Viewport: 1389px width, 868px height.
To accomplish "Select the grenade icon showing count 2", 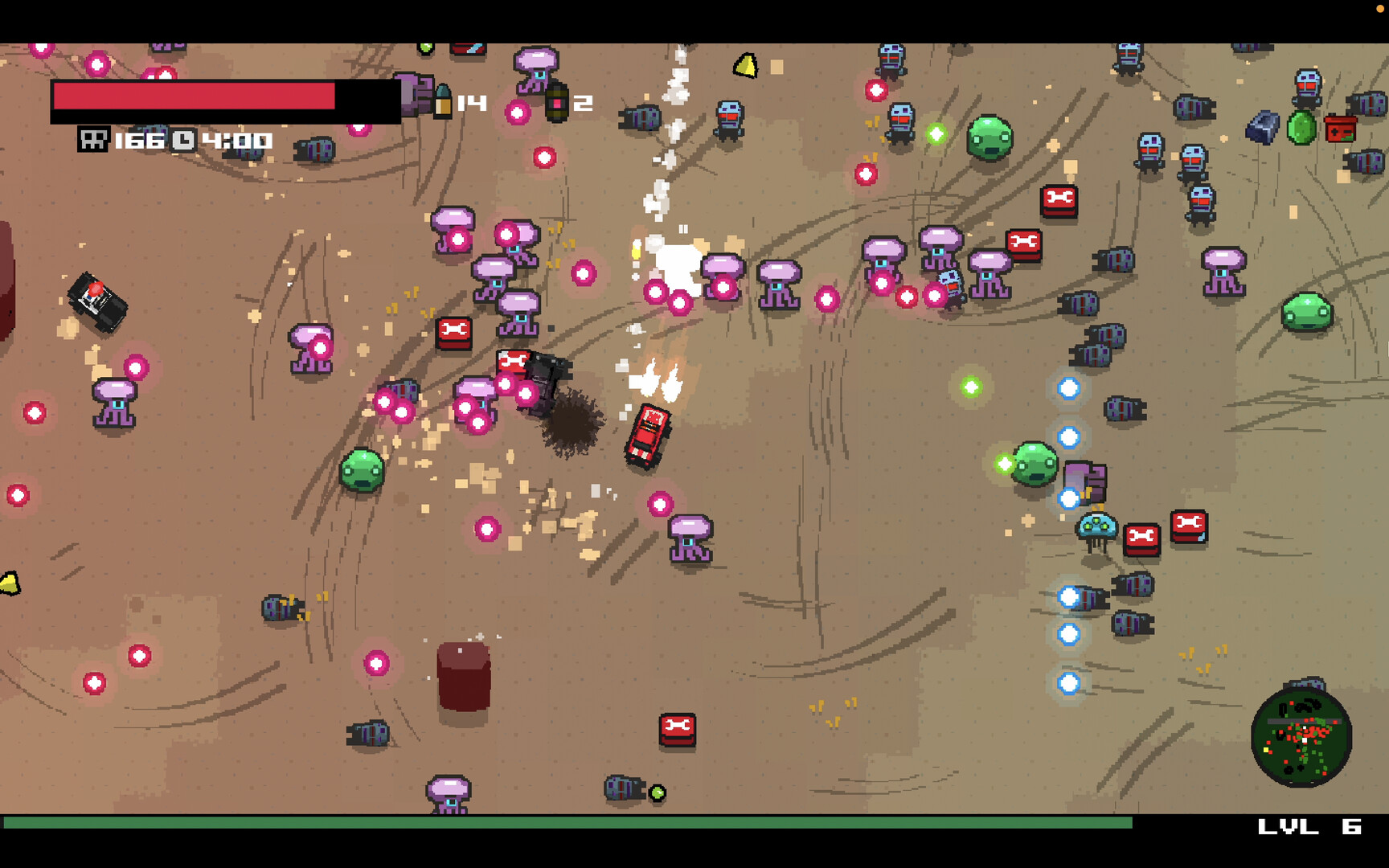I will click(x=556, y=100).
